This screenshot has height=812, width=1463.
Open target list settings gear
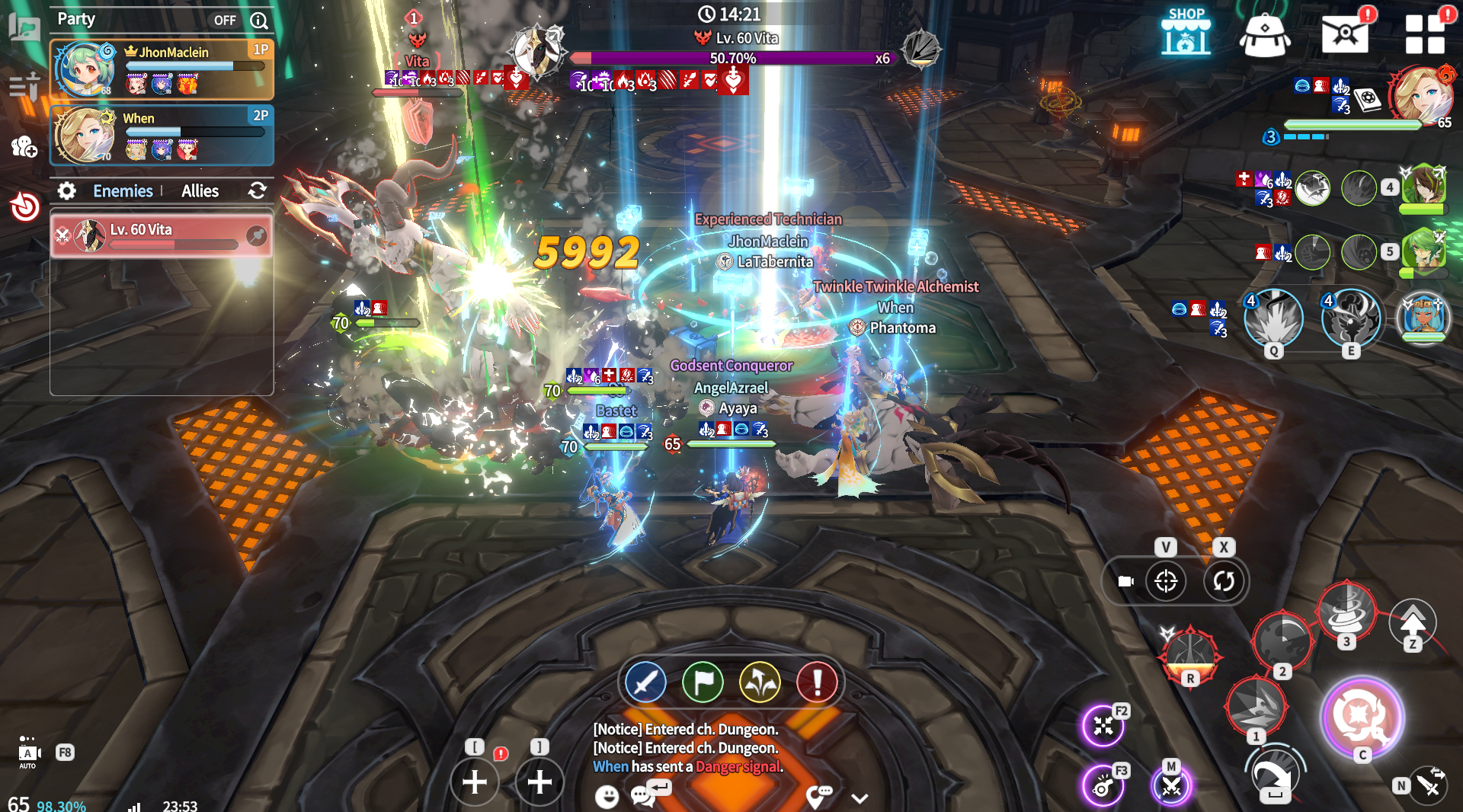[x=67, y=191]
